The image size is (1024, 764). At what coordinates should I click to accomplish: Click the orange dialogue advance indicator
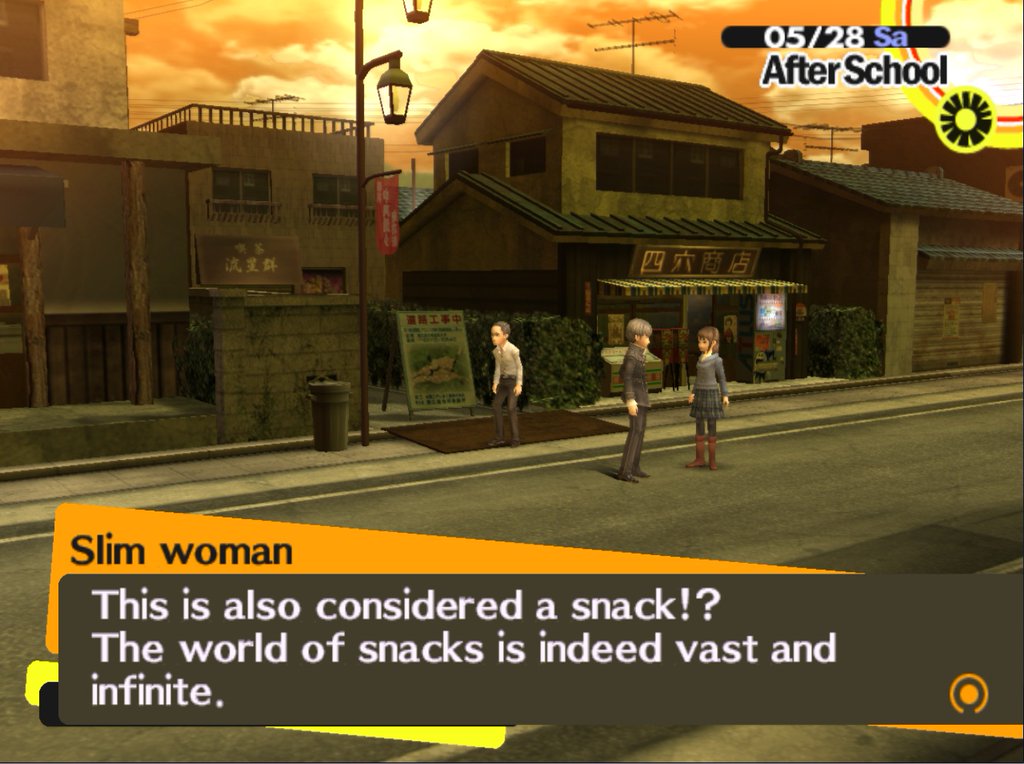(x=967, y=692)
